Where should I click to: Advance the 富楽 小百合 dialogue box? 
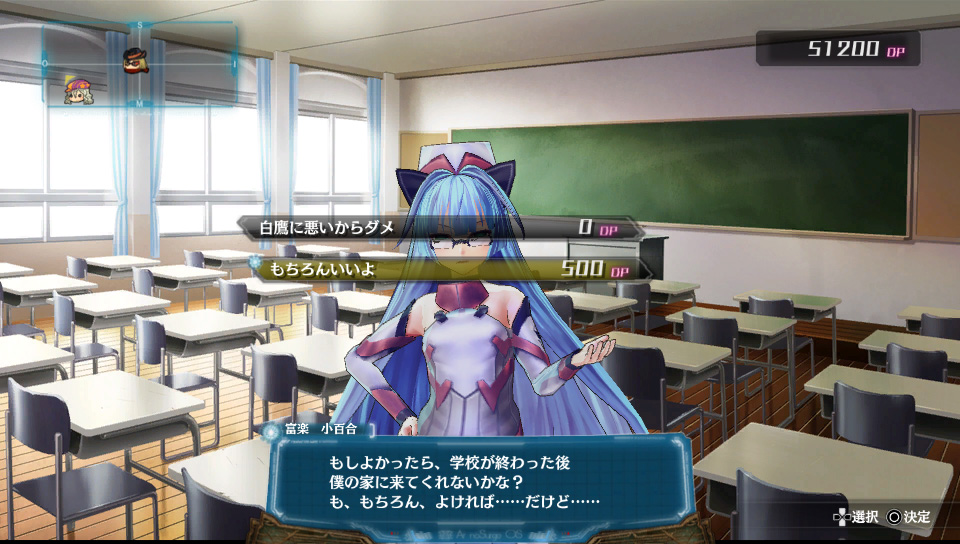pyautogui.click(x=482, y=482)
